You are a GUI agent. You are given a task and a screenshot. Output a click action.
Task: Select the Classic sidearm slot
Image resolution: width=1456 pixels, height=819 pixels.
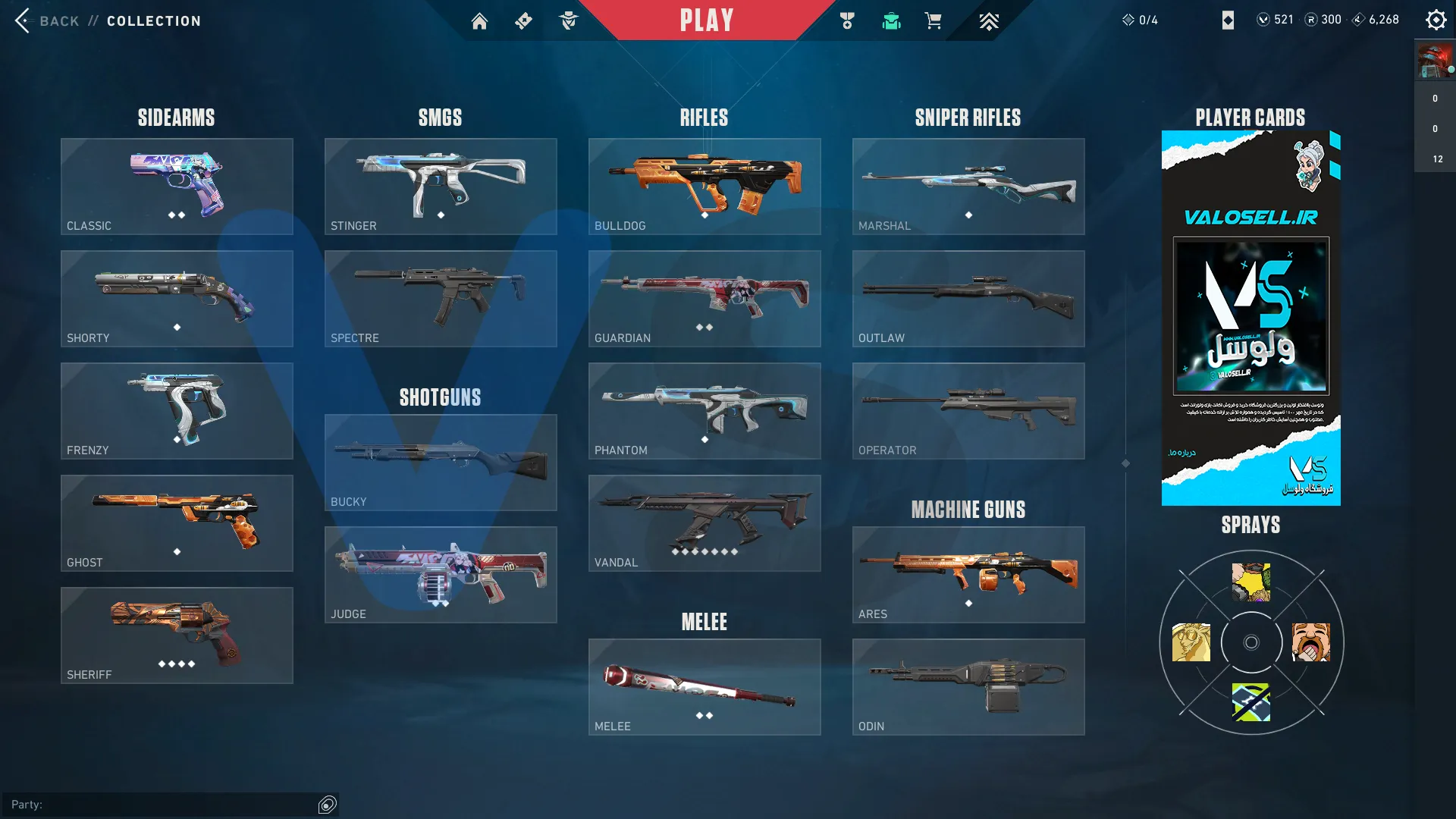(177, 187)
